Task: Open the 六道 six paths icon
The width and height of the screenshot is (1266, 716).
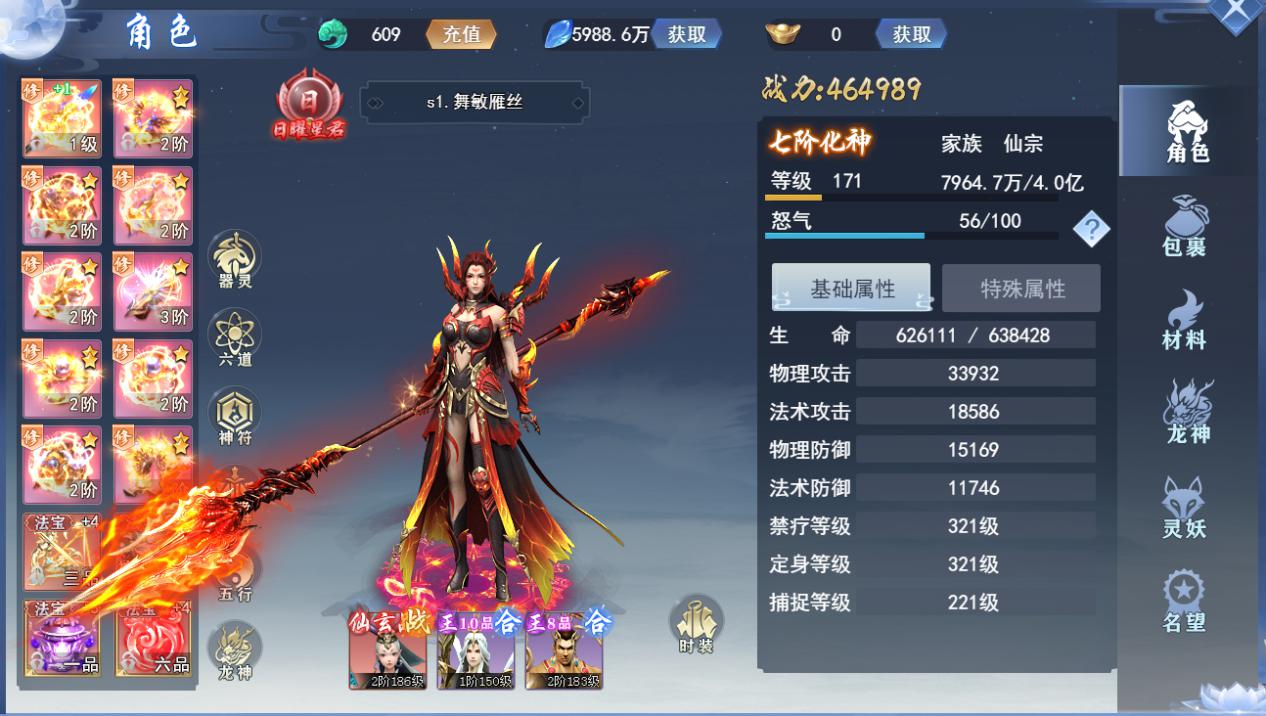Action: click(x=235, y=337)
